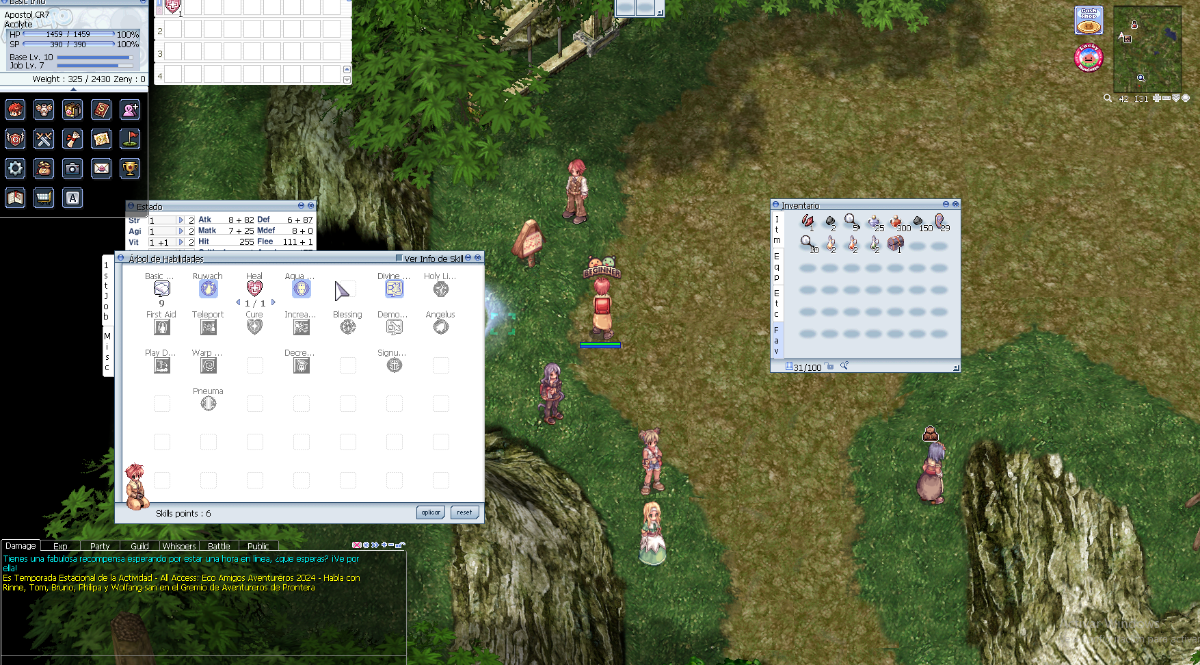This screenshot has height=665, width=1200.
Task: Select the Blessing skill icon
Action: (348, 327)
